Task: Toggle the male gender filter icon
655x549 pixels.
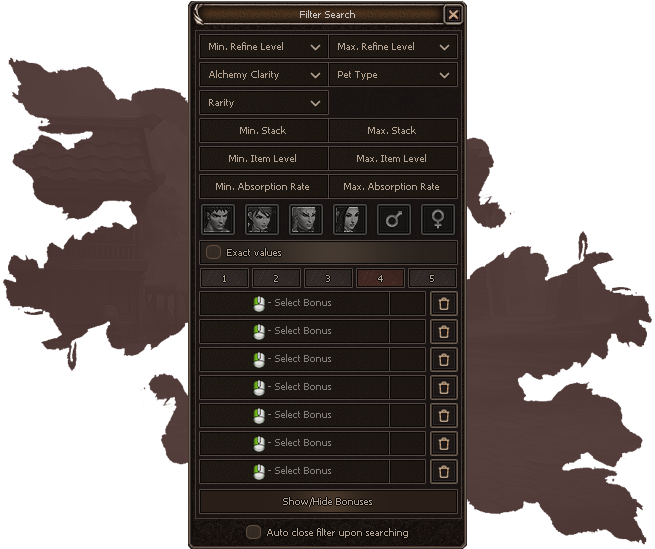Action: pyautogui.click(x=393, y=219)
